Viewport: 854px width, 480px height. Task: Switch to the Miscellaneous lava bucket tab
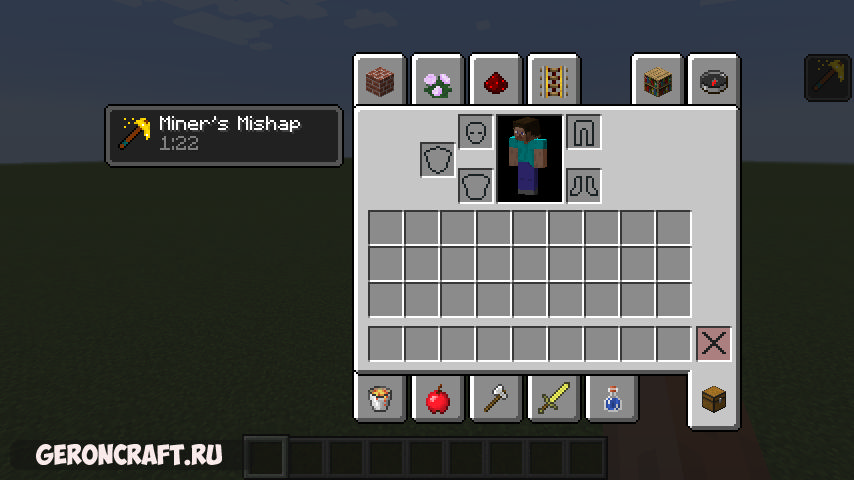coord(380,400)
